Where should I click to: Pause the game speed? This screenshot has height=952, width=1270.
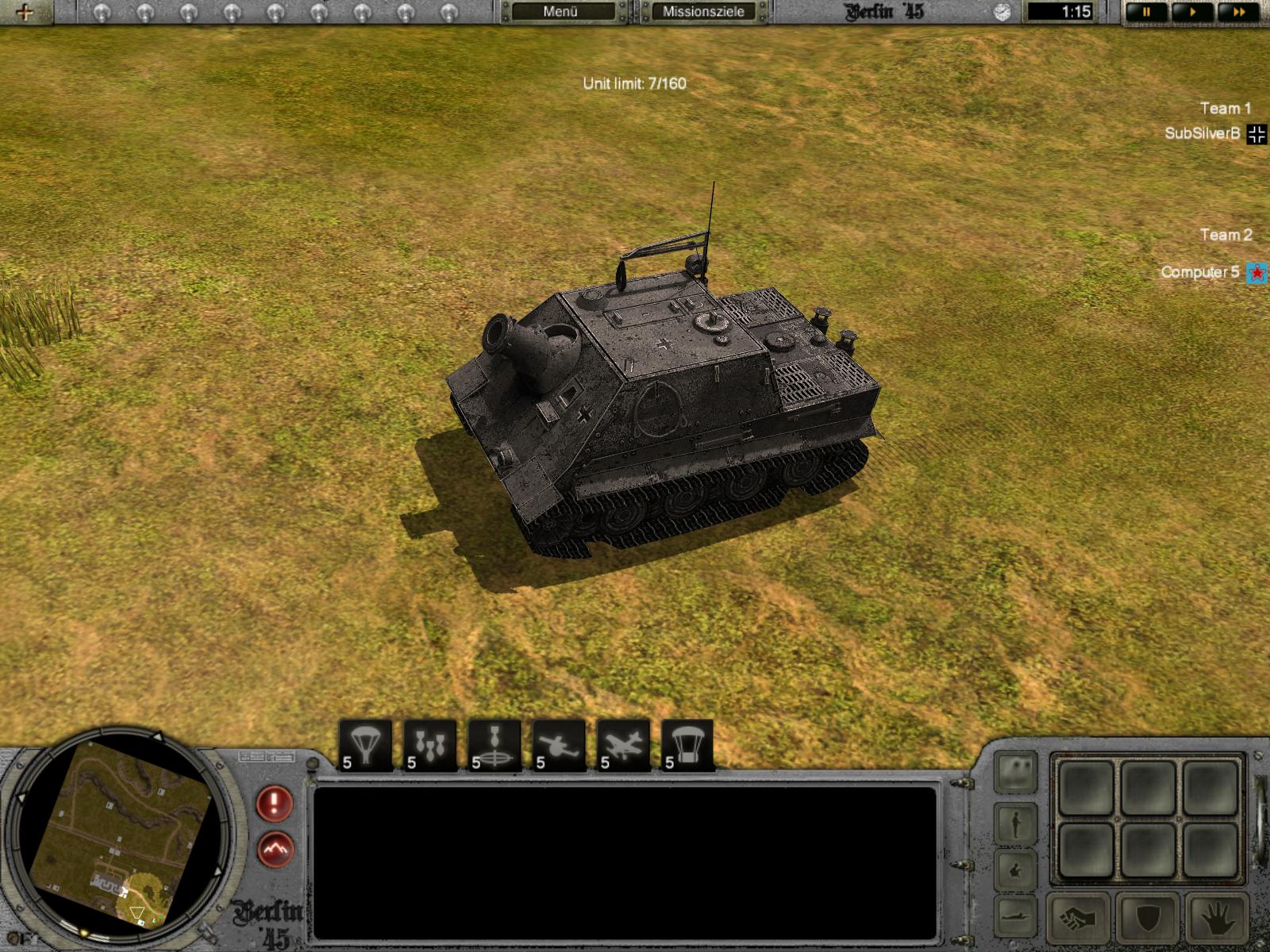tap(1147, 12)
